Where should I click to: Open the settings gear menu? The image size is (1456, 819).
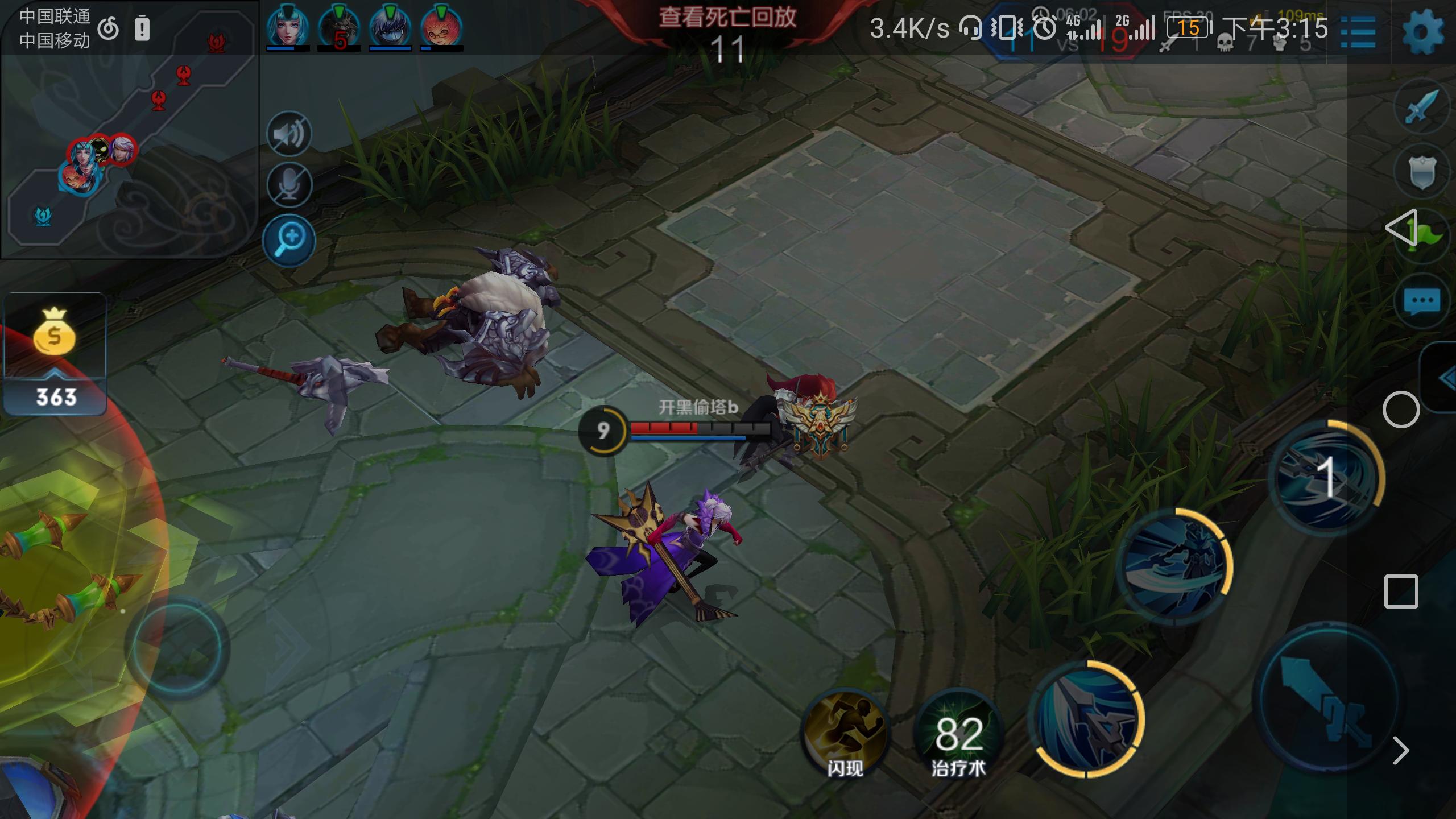(1423, 31)
